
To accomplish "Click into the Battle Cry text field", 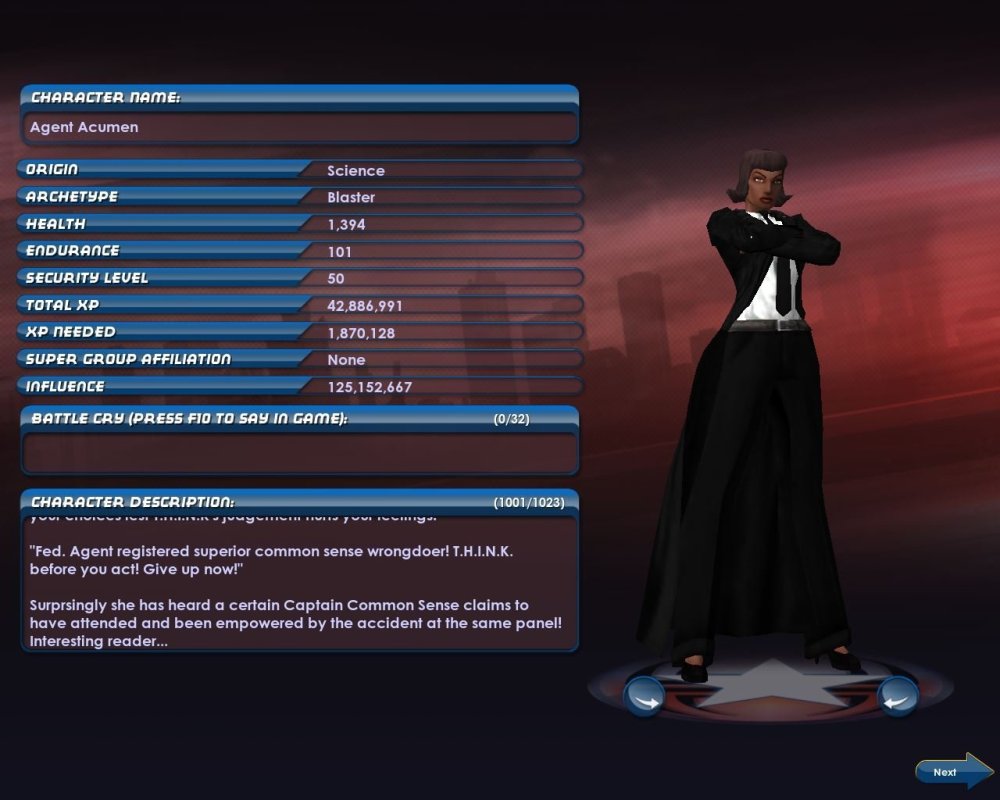I will pos(299,453).
